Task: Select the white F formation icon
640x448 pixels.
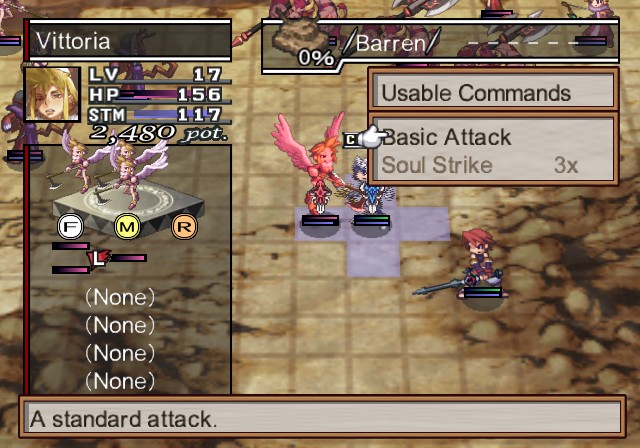Action: click(x=70, y=225)
